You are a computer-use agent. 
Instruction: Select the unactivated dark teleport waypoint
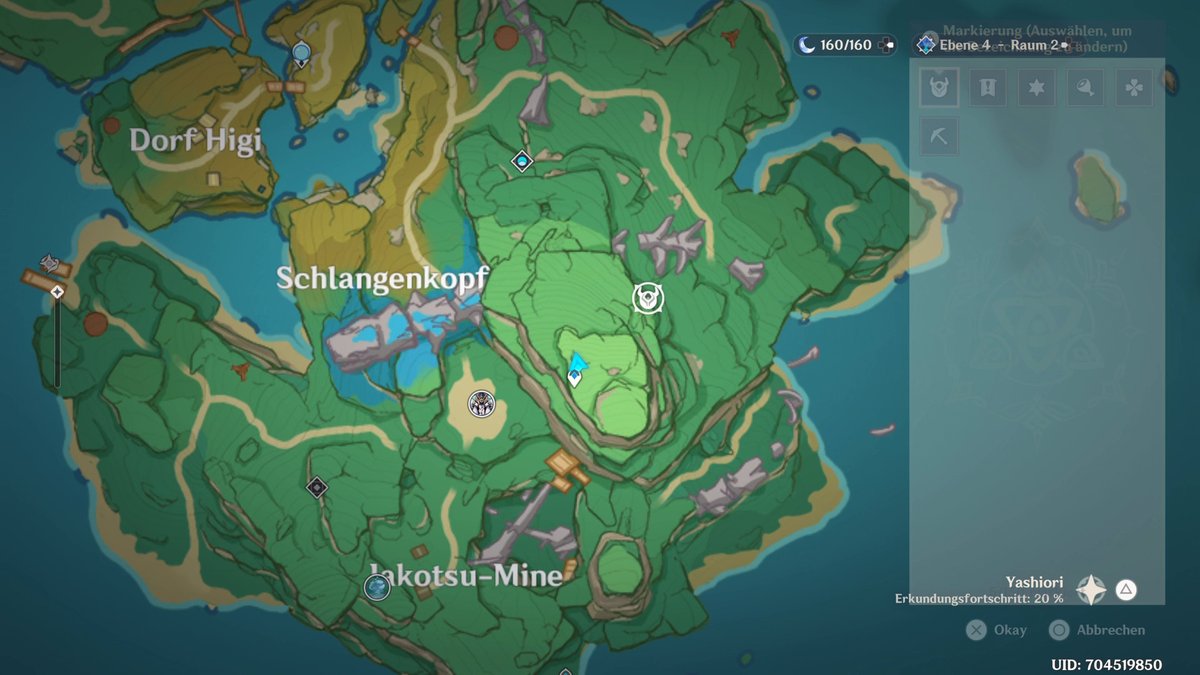coord(317,487)
